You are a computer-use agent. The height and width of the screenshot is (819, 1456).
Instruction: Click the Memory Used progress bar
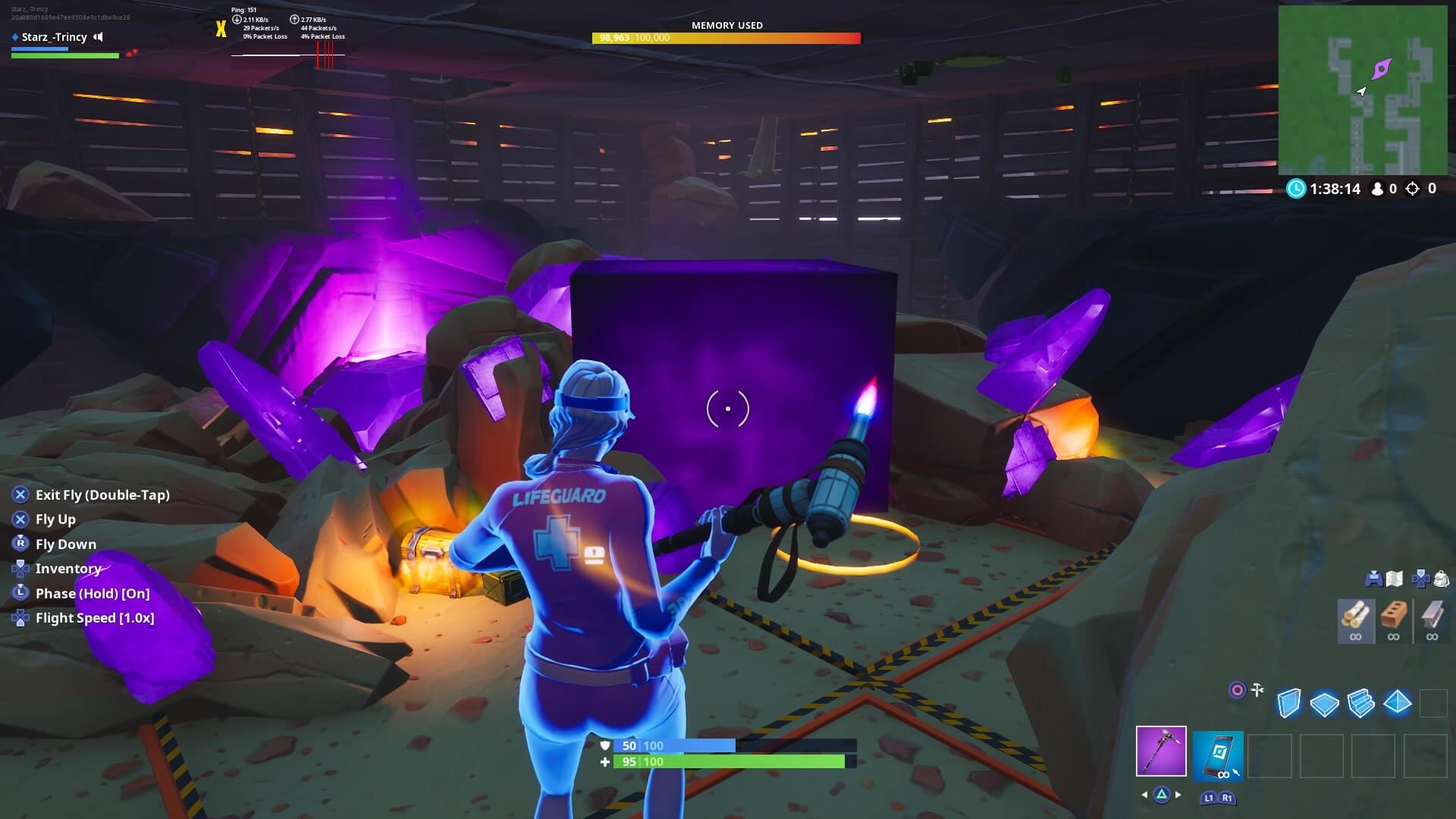726,36
